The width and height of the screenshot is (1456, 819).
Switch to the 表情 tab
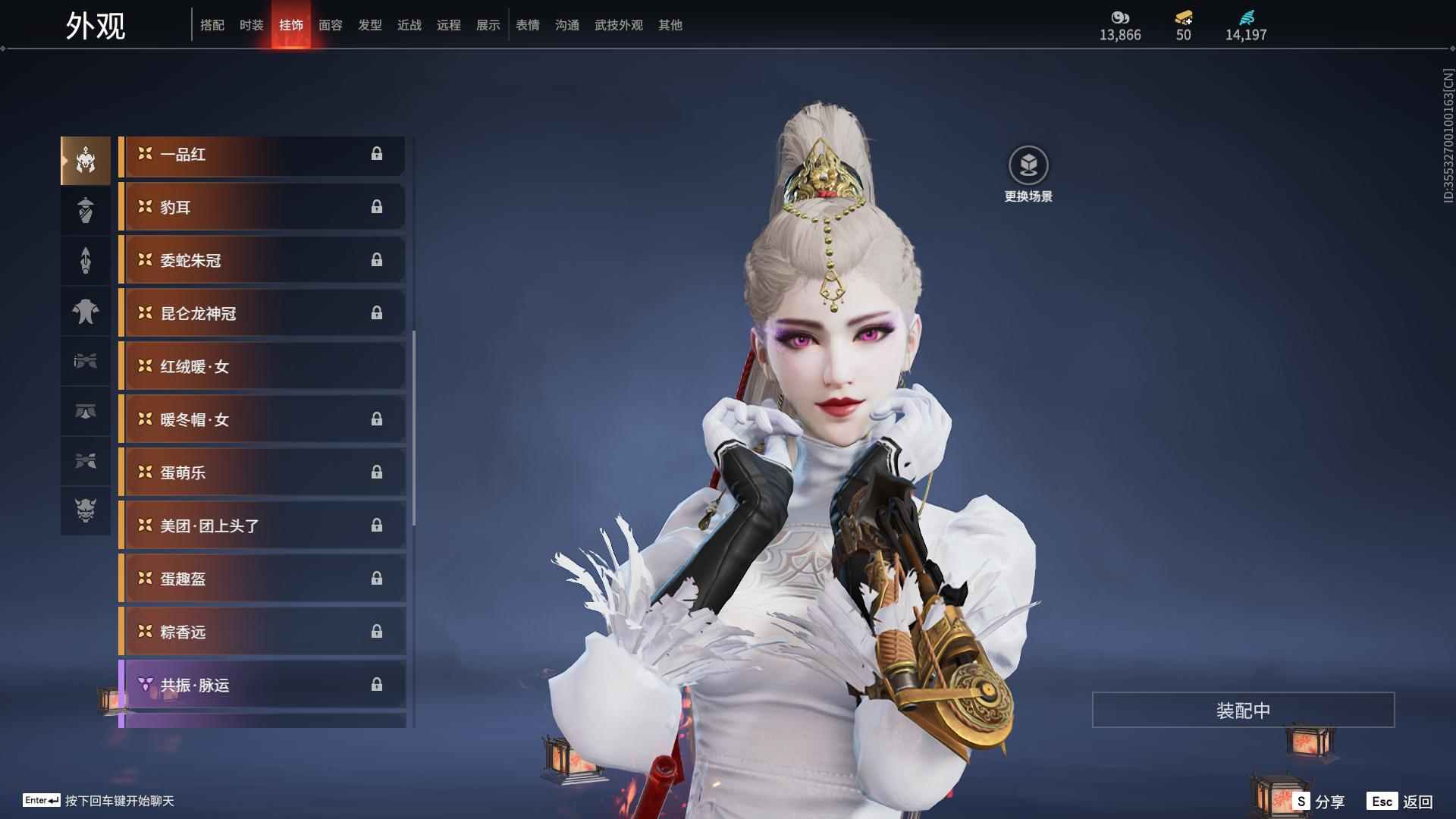527,25
